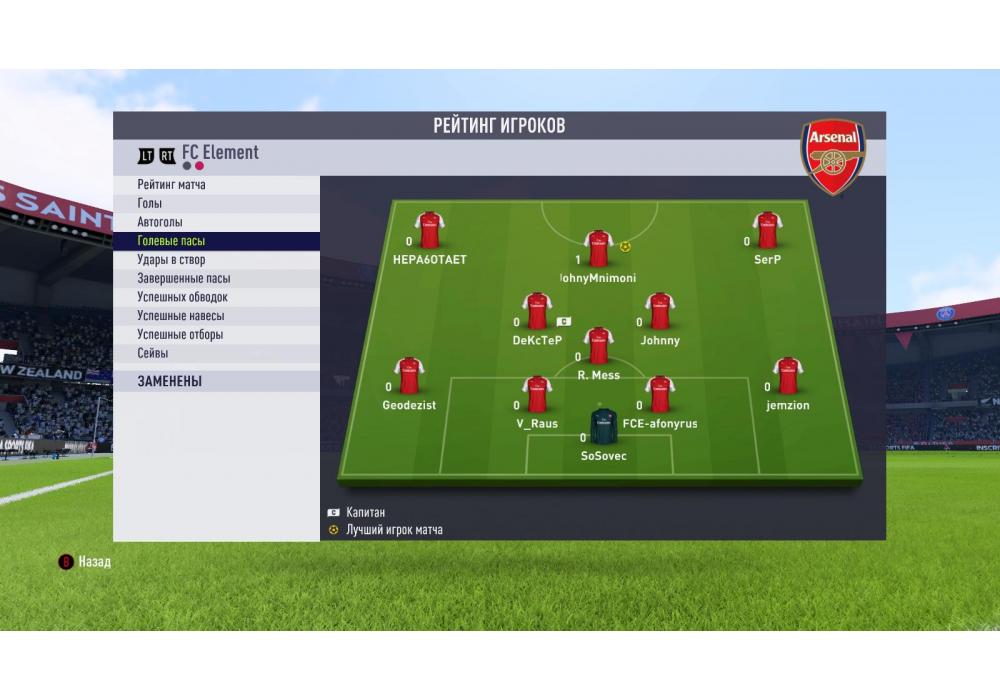The height and width of the screenshot is (700, 1000).
Task: Show the Сейвы stat entry
Action: (153, 353)
